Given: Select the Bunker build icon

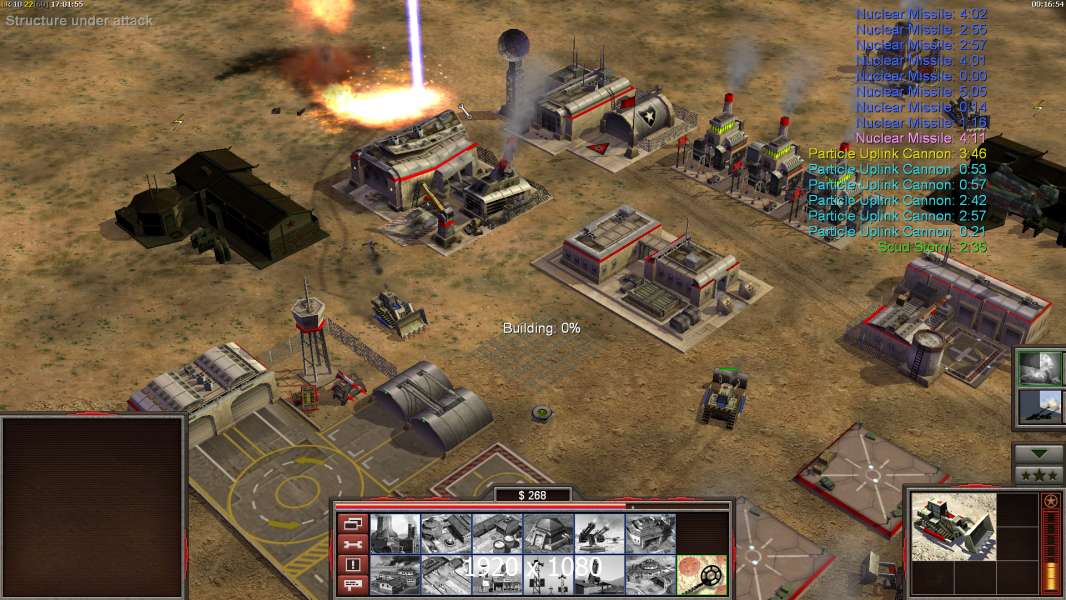Looking at the screenshot, I should point(547,533).
